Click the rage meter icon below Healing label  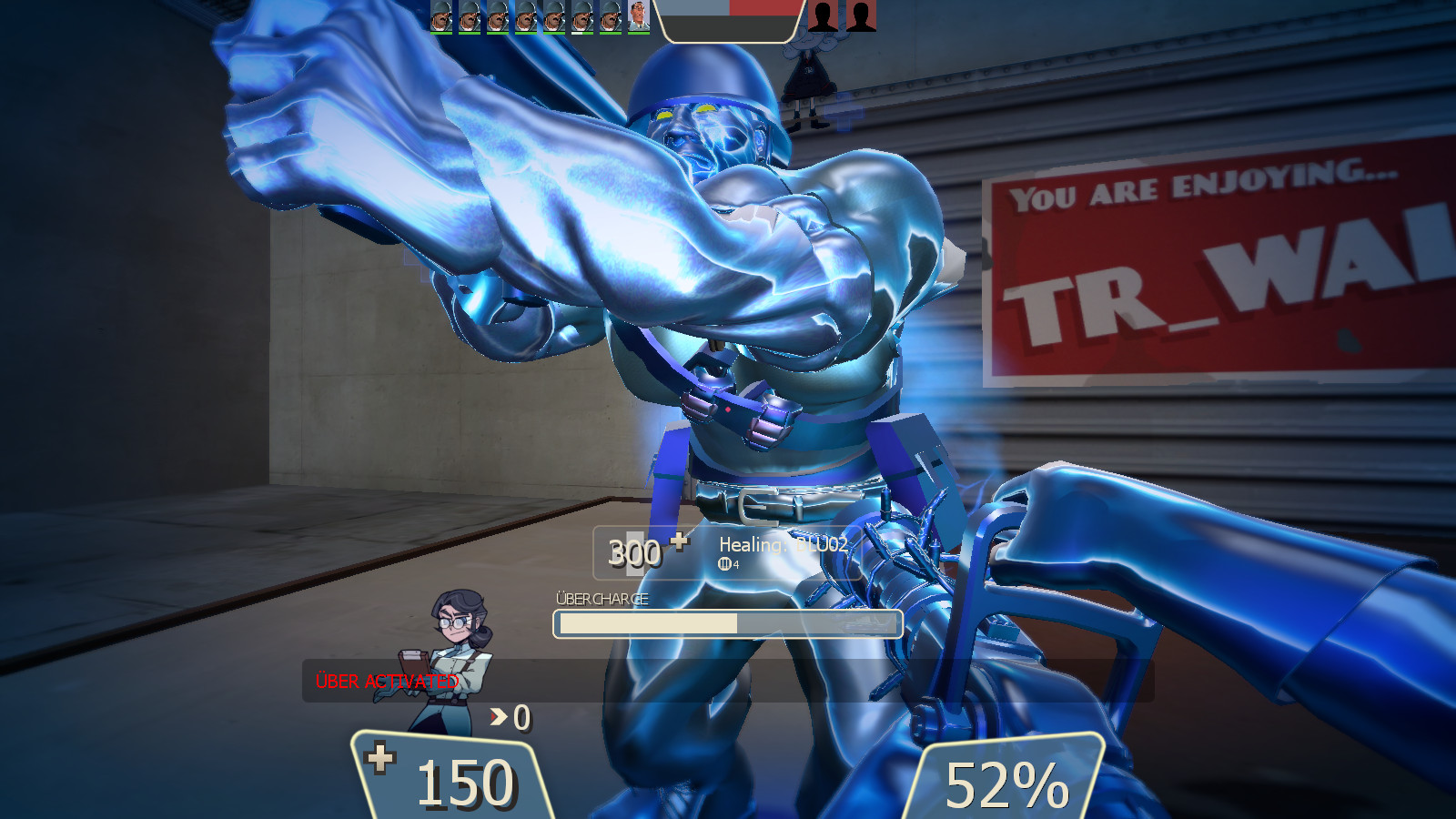724,564
